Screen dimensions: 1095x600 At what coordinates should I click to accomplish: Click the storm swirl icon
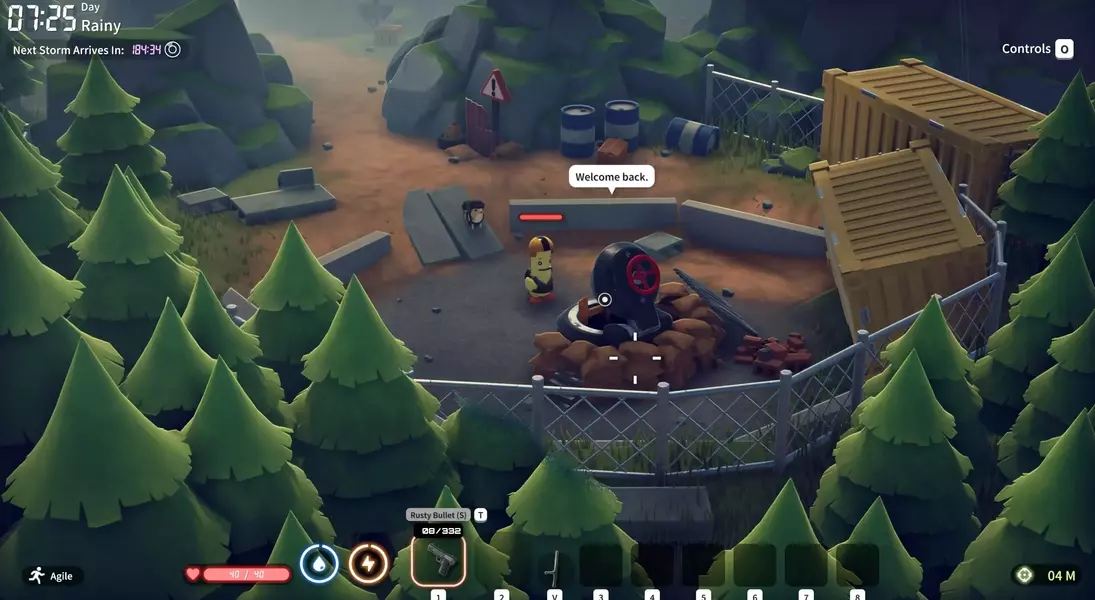173,49
